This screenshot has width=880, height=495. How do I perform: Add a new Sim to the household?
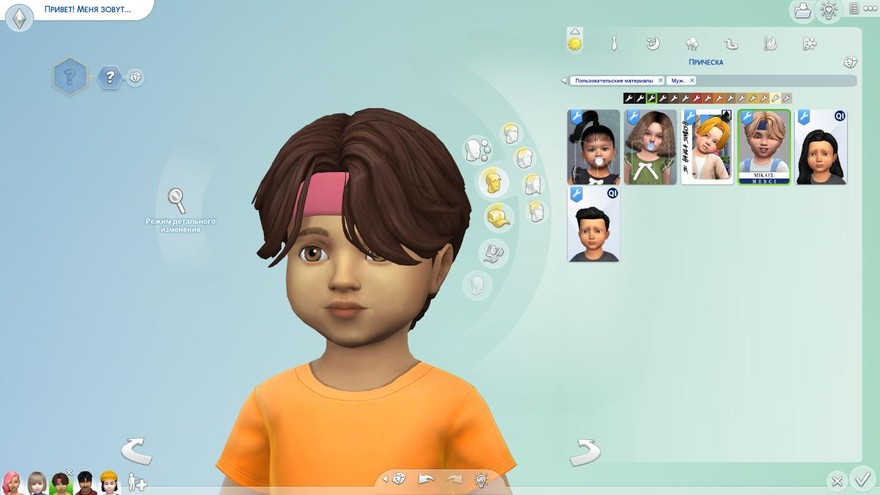tap(136, 482)
